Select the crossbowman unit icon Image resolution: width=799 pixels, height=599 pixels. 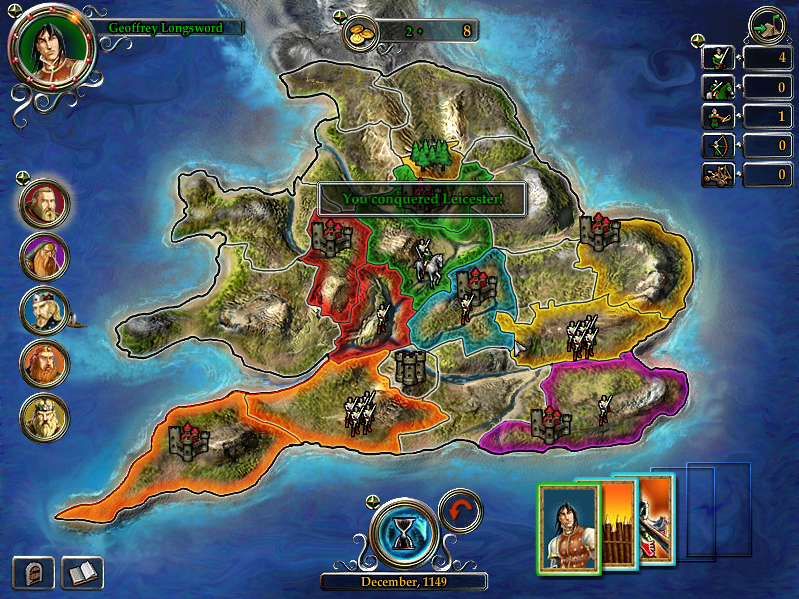[x=718, y=117]
